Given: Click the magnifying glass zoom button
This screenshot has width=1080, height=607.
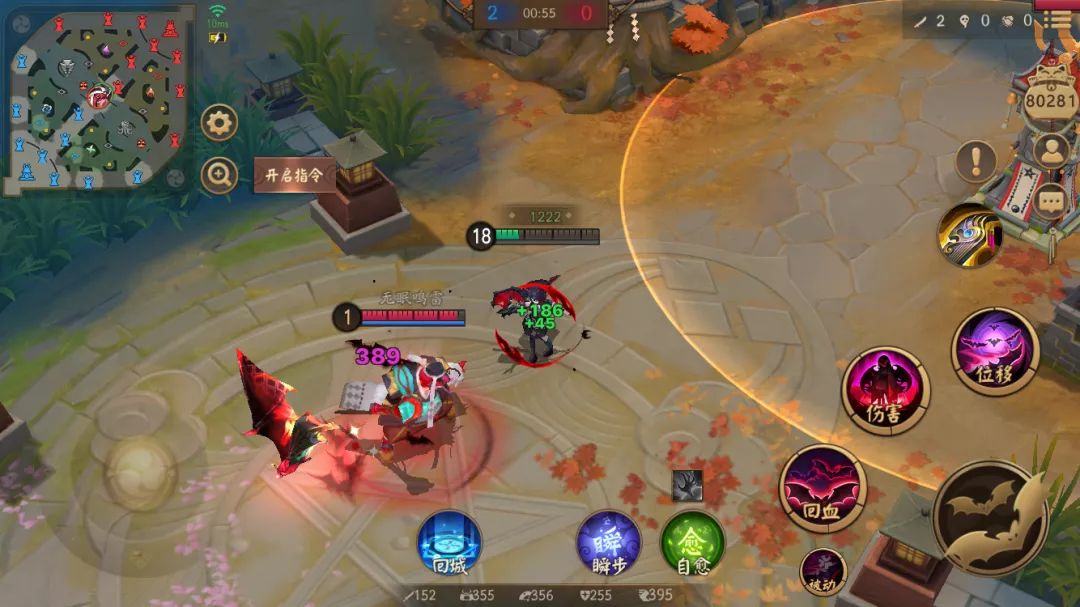Looking at the screenshot, I should tap(219, 175).
